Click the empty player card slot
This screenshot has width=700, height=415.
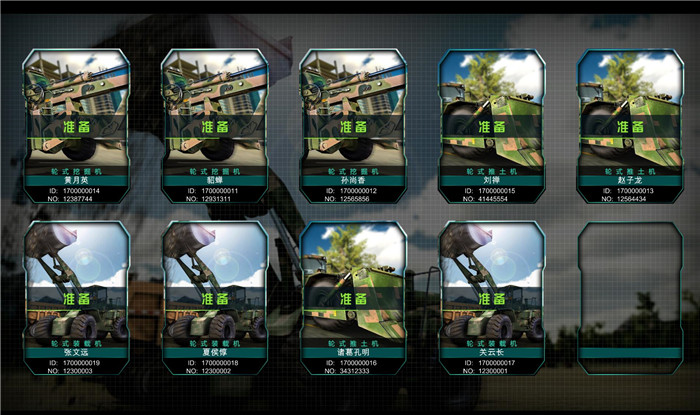tap(630, 298)
